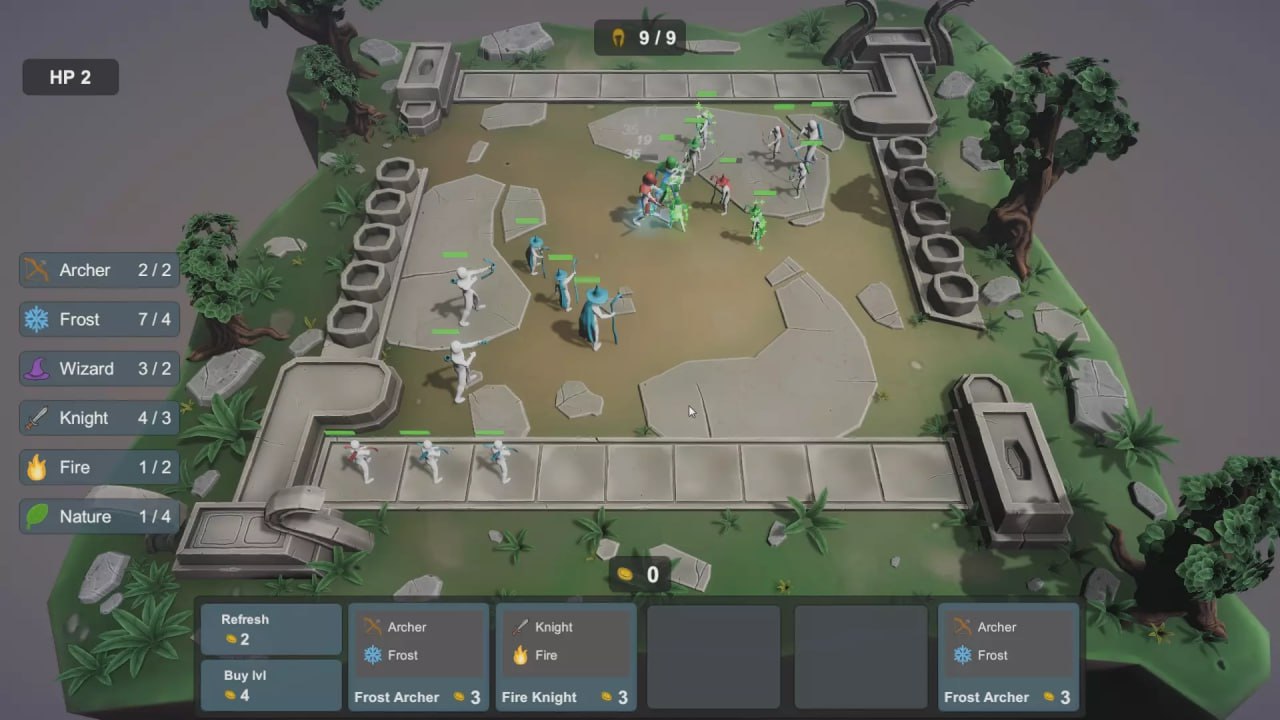Click the HP 2 indicator
This screenshot has height=720, width=1280.
click(69, 76)
